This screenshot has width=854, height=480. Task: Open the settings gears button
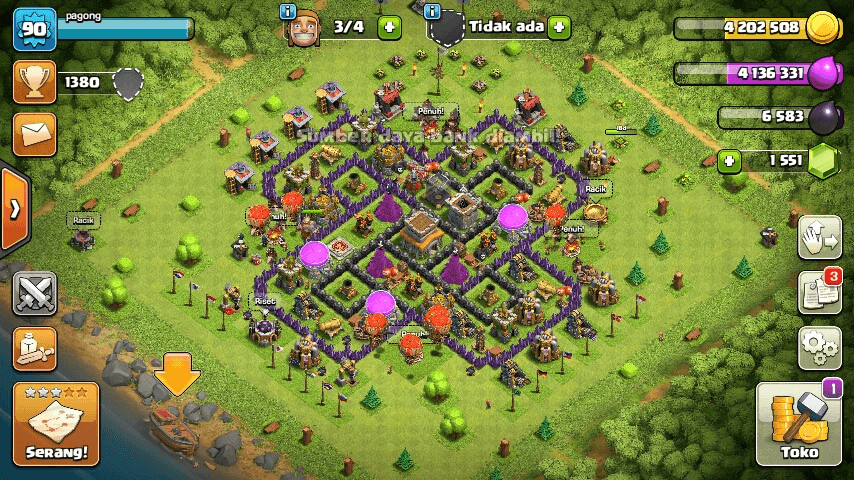[818, 348]
